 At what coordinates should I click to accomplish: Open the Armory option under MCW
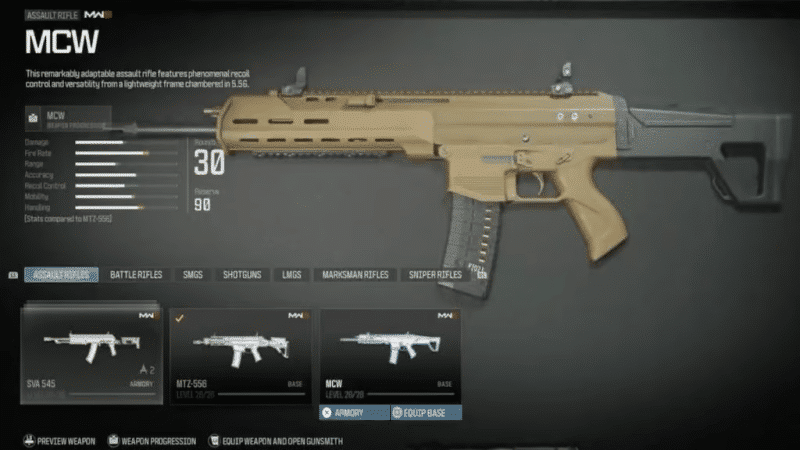(354, 412)
